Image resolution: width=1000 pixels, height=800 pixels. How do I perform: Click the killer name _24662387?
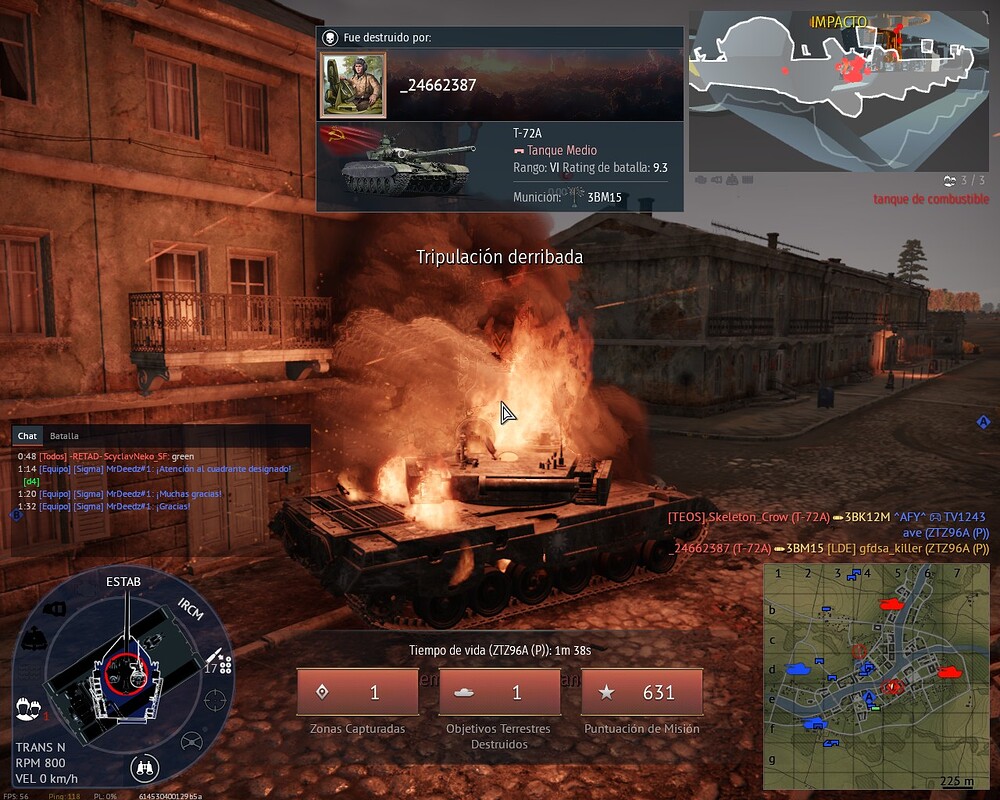tap(438, 85)
